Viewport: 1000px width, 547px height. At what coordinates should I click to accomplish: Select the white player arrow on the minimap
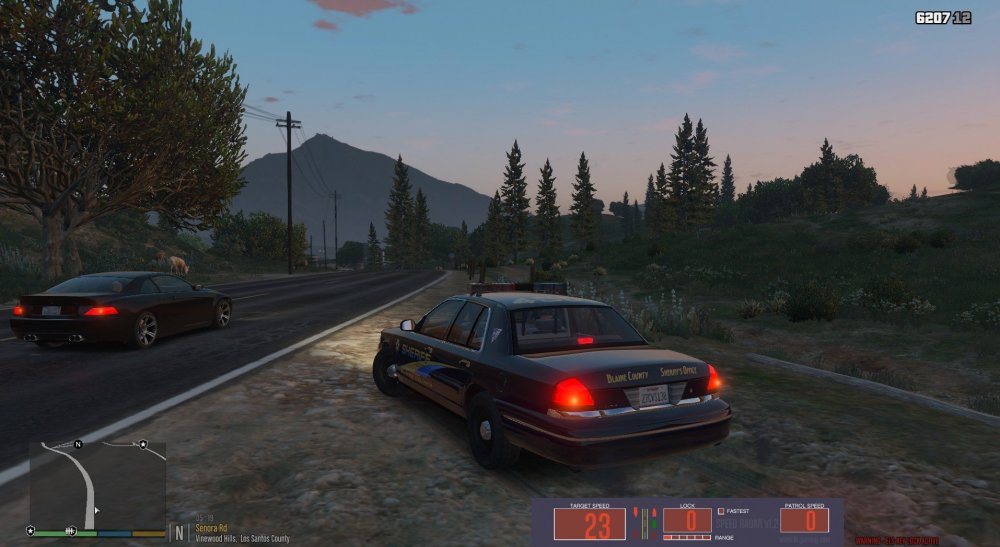click(x=96, y=511)
